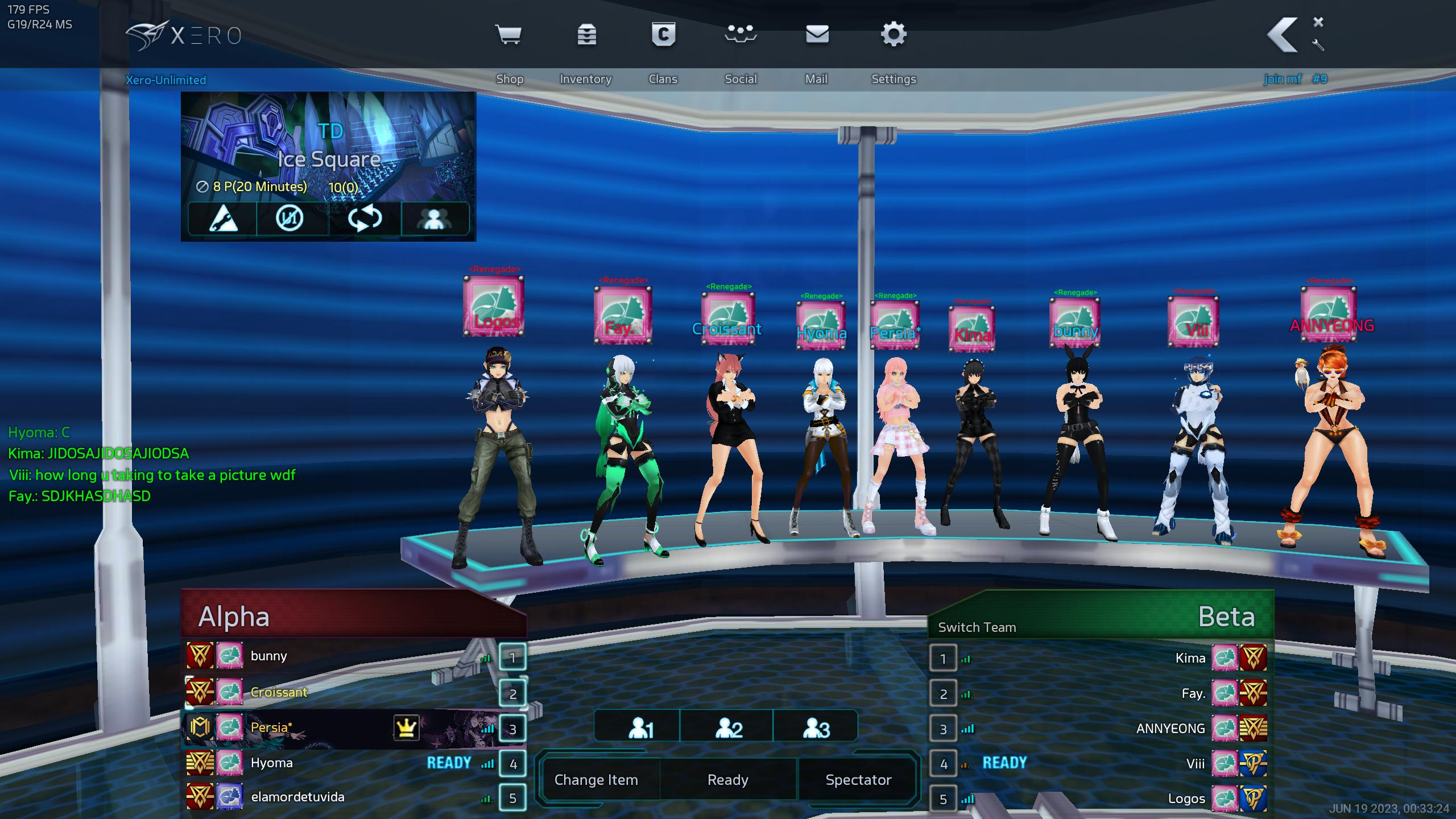
Task: Click the Ready button
Action: (727, 780)
